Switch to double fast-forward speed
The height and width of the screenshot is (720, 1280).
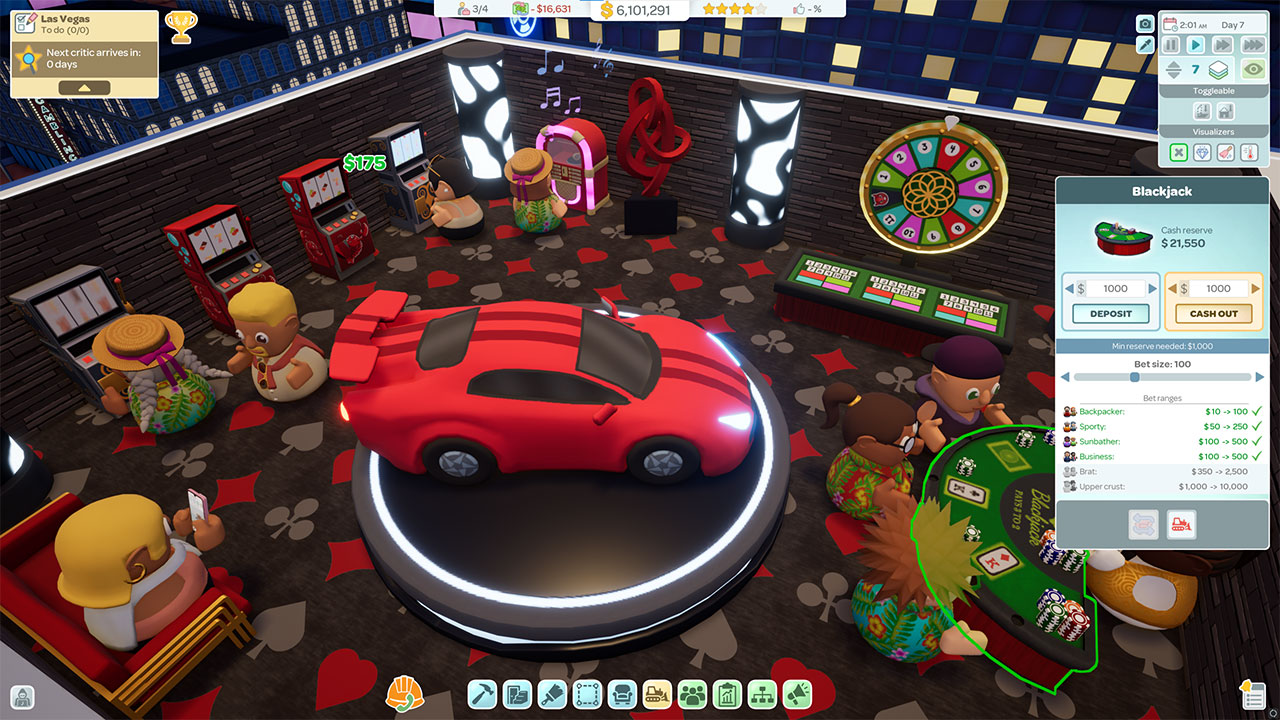pyautogui.click(x=1221, y=45)
